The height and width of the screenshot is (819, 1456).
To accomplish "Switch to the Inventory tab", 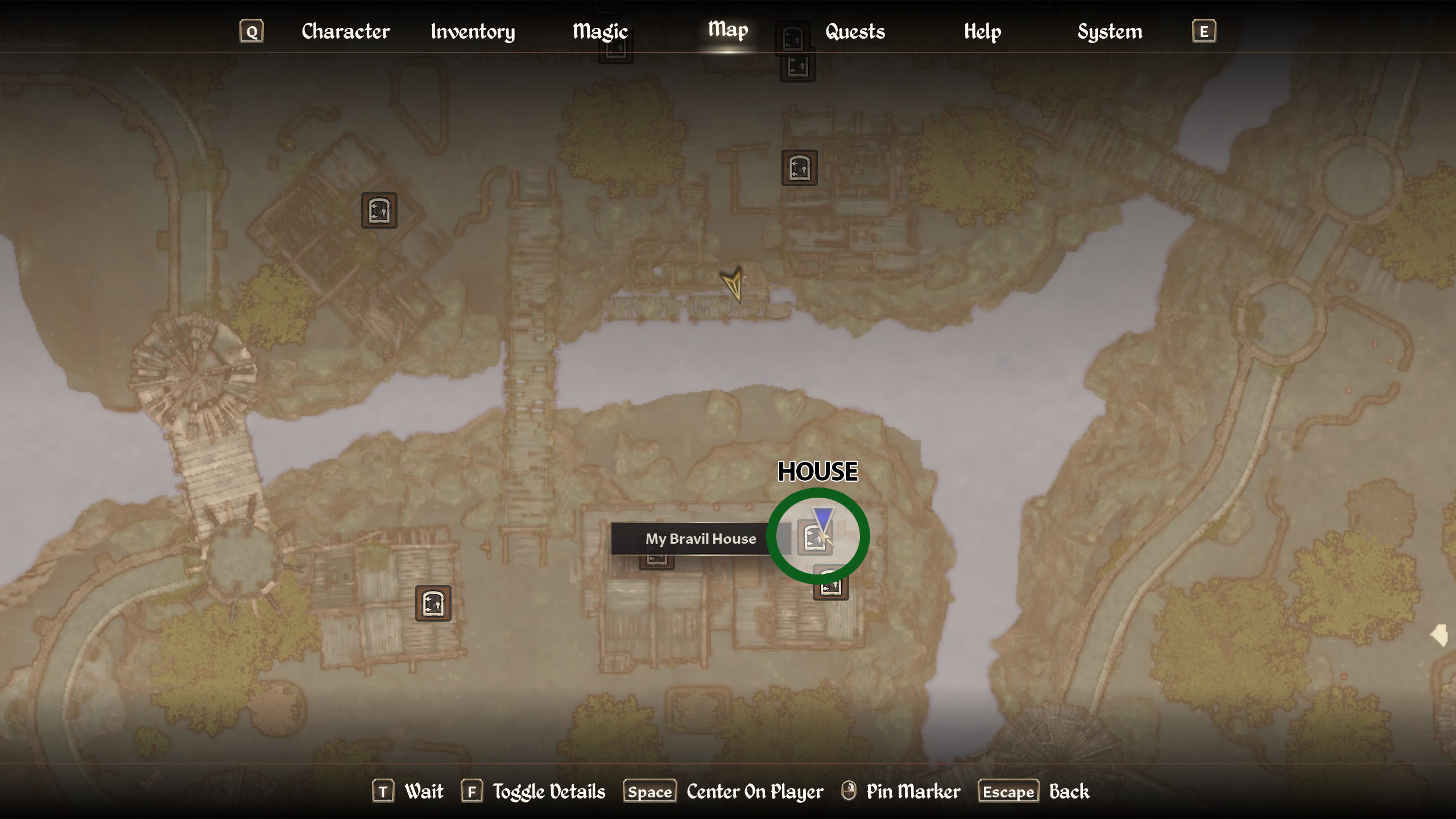I will point(473,32).
